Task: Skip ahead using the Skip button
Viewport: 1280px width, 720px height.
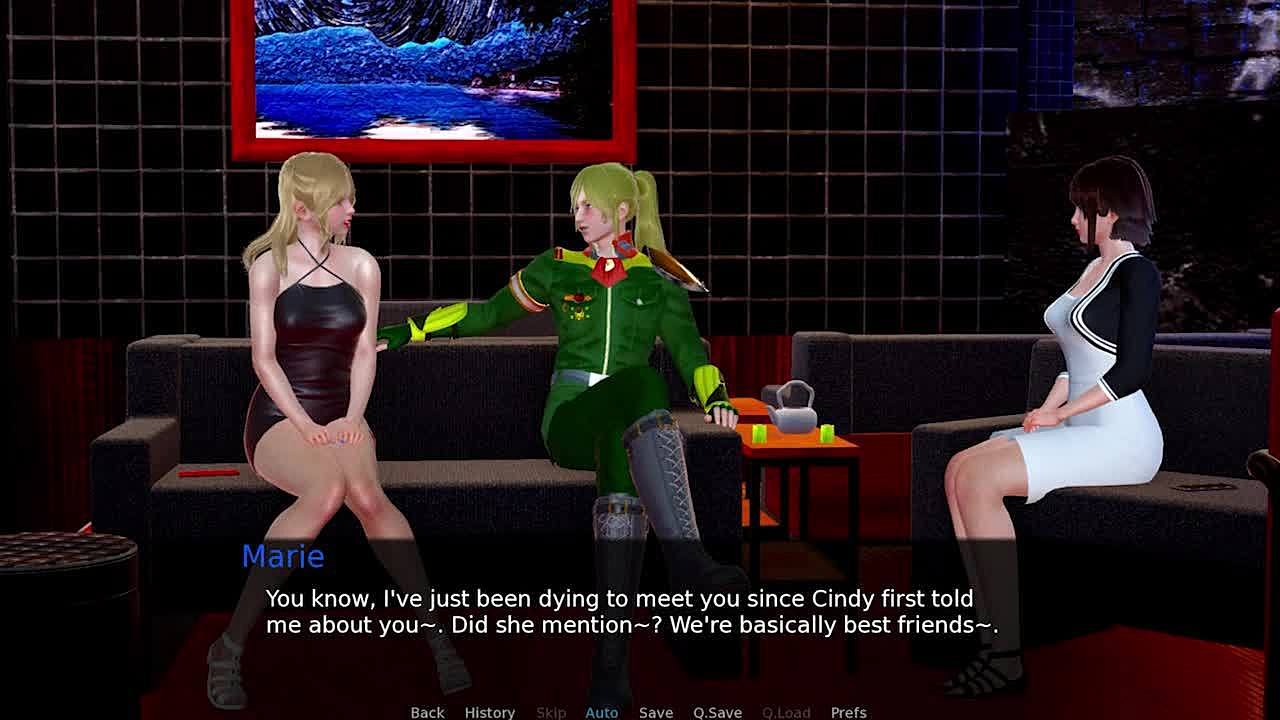Action: [x=551, y=712]
